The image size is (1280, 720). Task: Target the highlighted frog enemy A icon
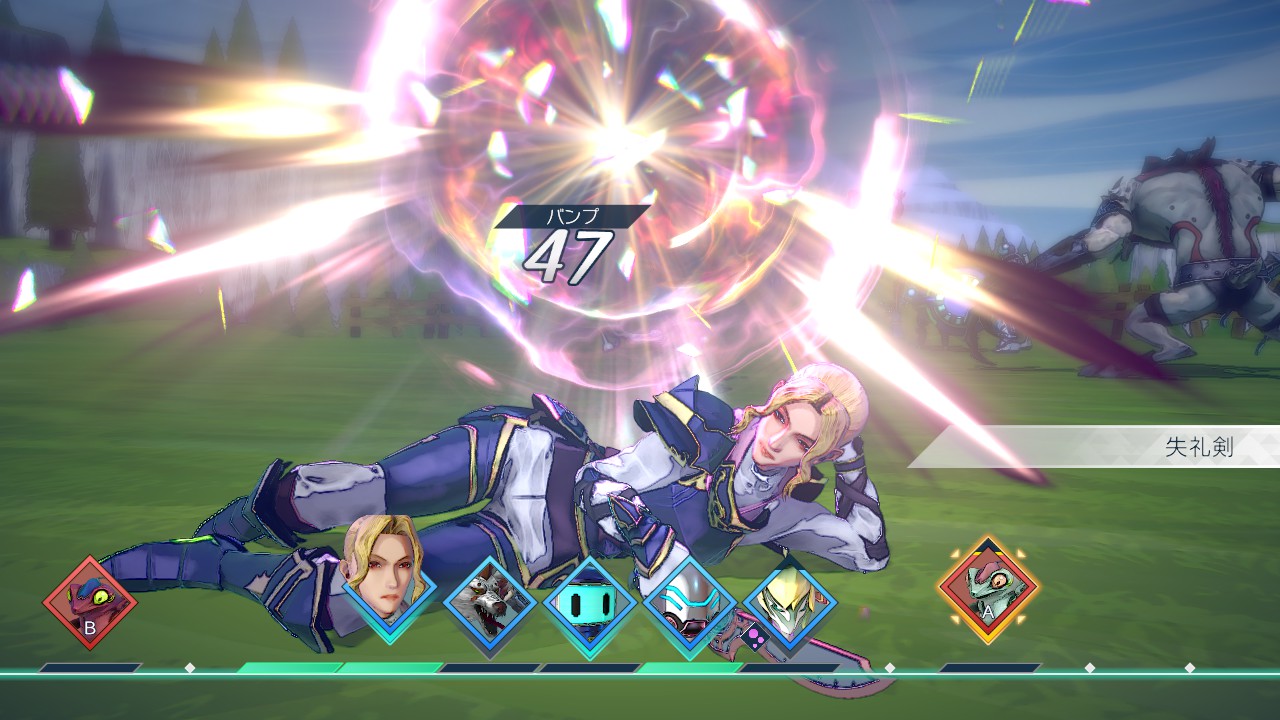[x=988, y=590]
